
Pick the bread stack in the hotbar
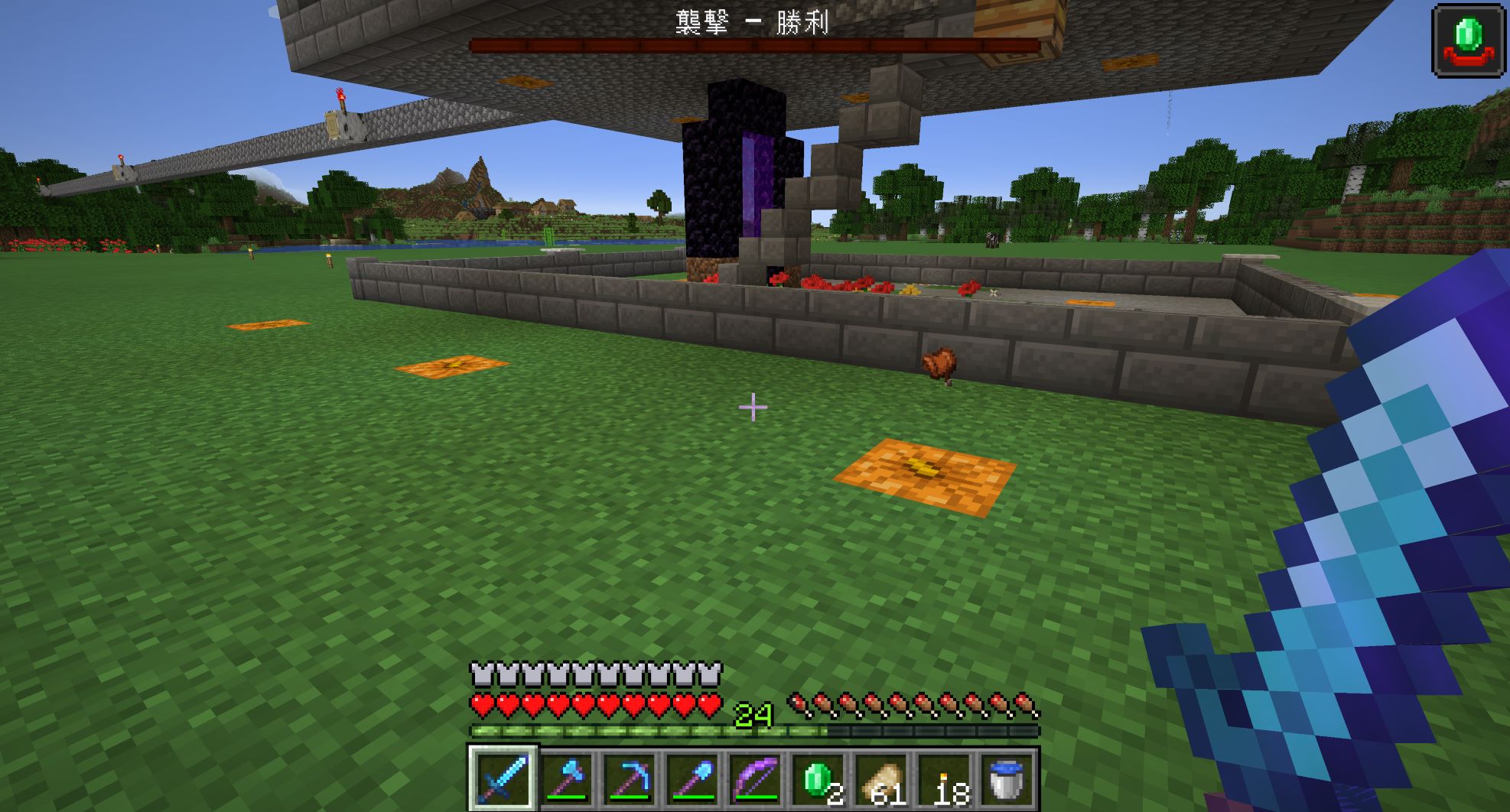click(x=882, y=778)
